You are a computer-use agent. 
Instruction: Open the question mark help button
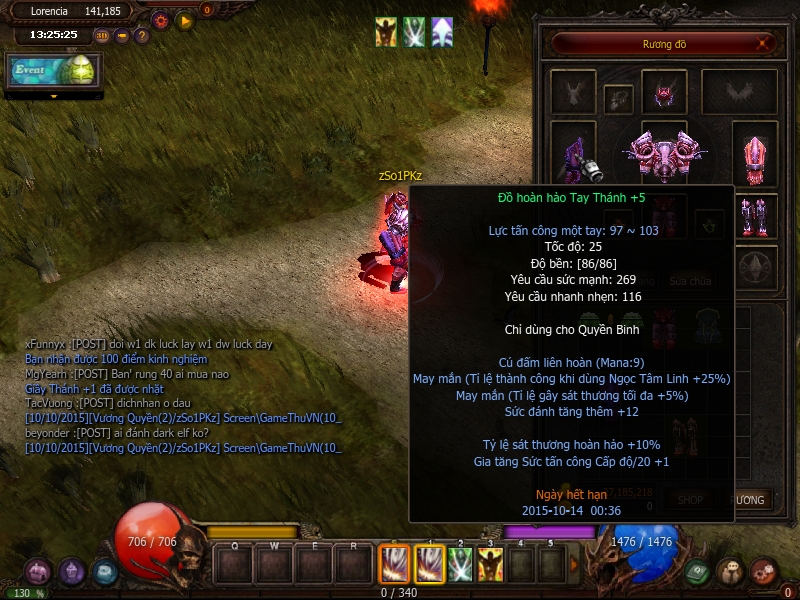[x=141, y=36]
